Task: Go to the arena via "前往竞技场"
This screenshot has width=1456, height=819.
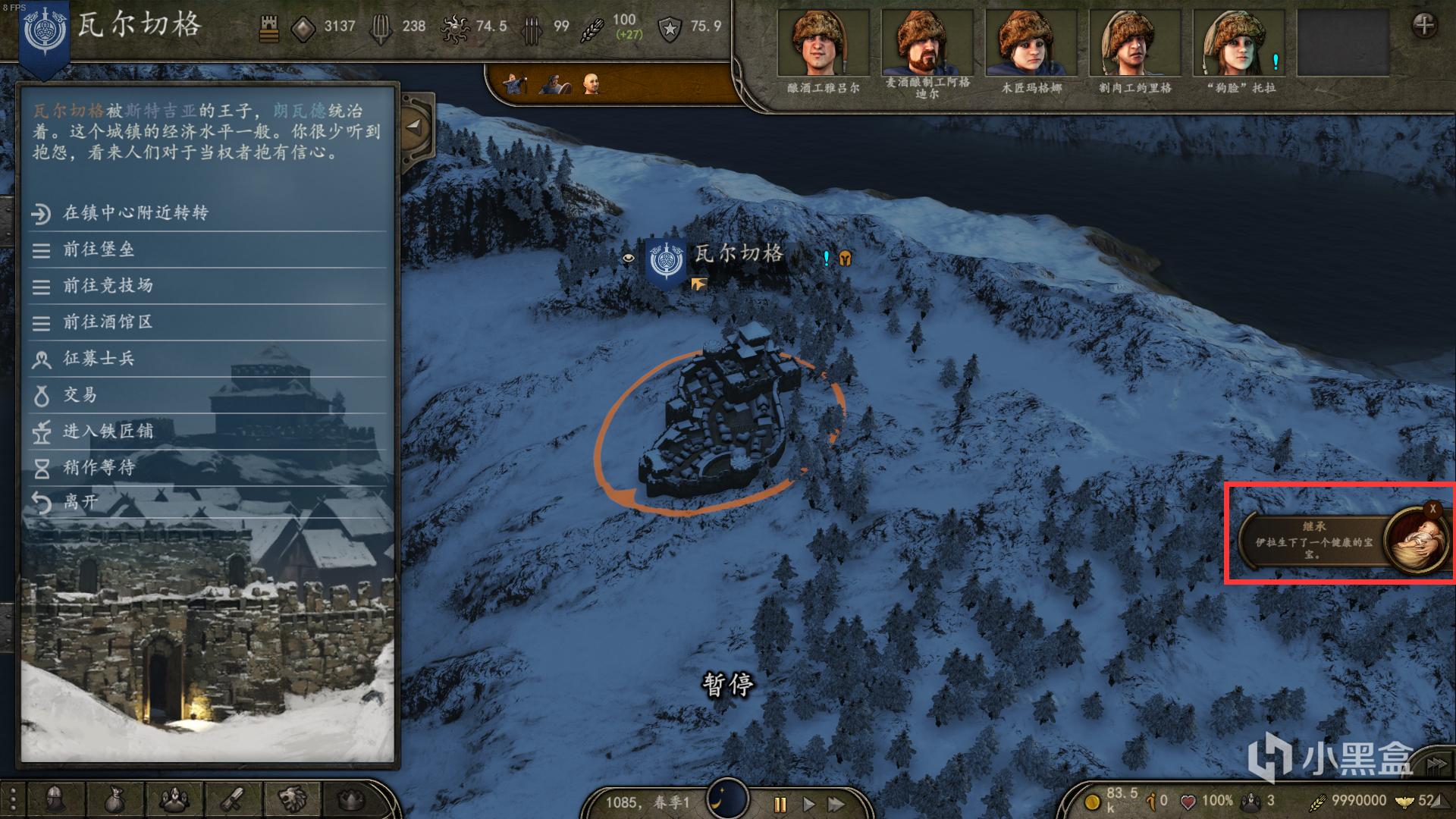Action: coord(108,286)
